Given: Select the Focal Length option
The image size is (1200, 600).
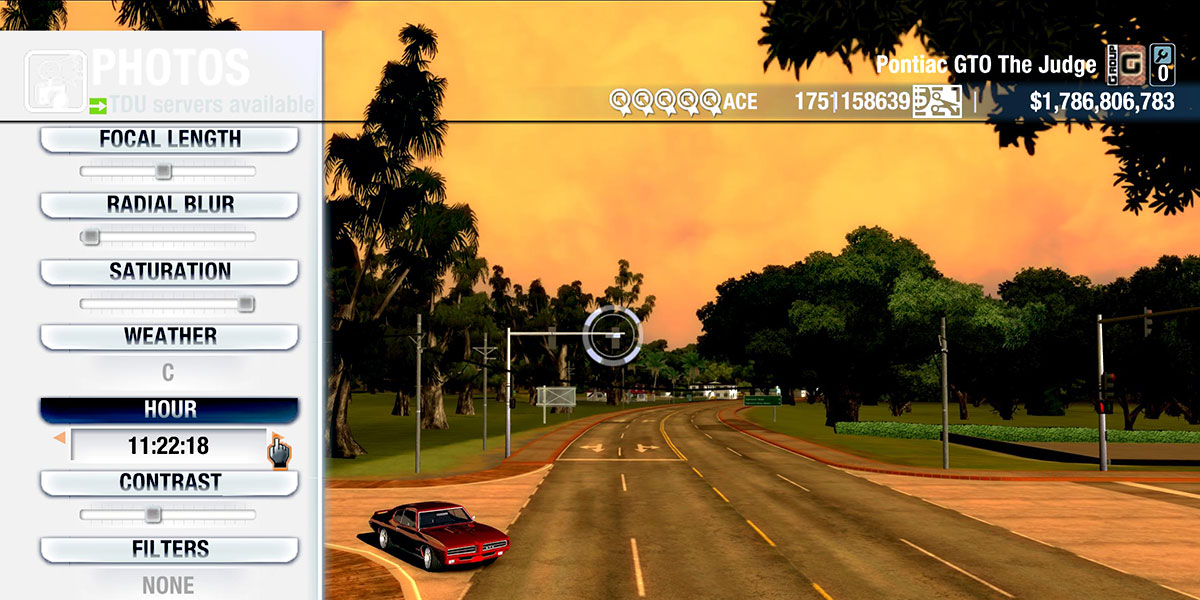Looking at the screenshot, I should (x=169, y=139).
